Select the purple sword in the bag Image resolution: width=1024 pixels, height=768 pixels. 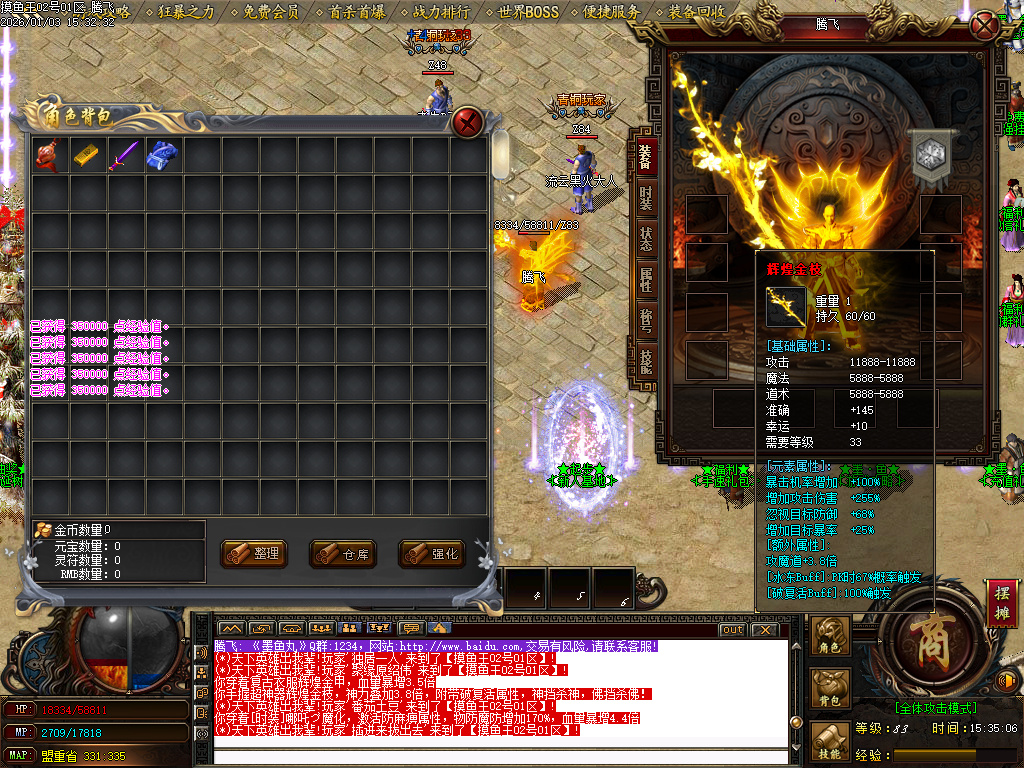125,155
